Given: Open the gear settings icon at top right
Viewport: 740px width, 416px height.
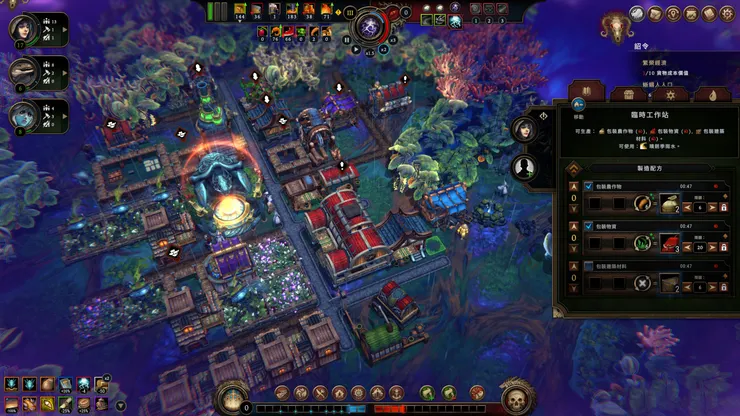Looking at the screenshot, I should click(727, 14).
